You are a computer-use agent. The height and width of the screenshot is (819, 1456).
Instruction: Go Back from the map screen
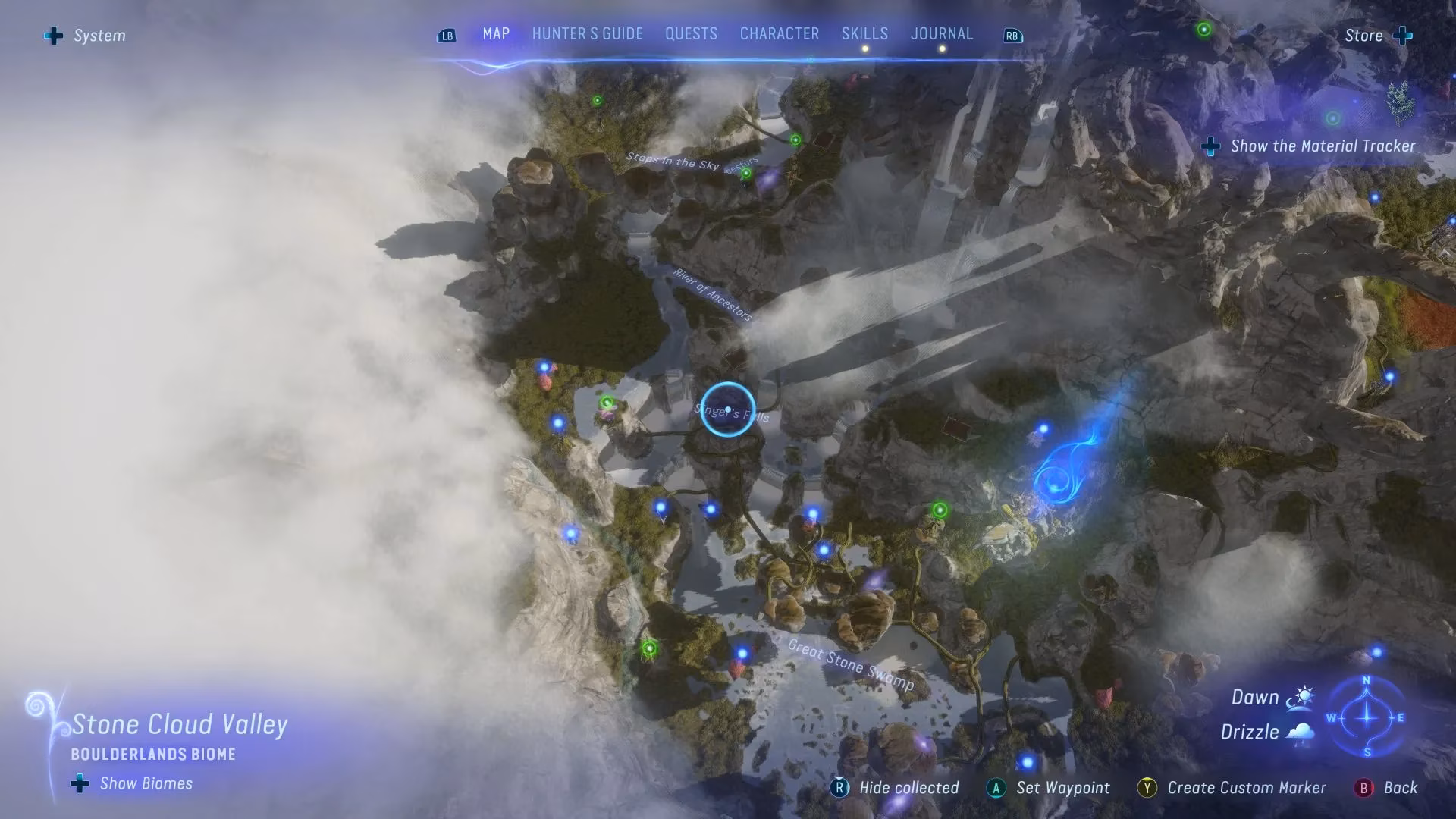pyautogui.click(x=1388, y=788)
